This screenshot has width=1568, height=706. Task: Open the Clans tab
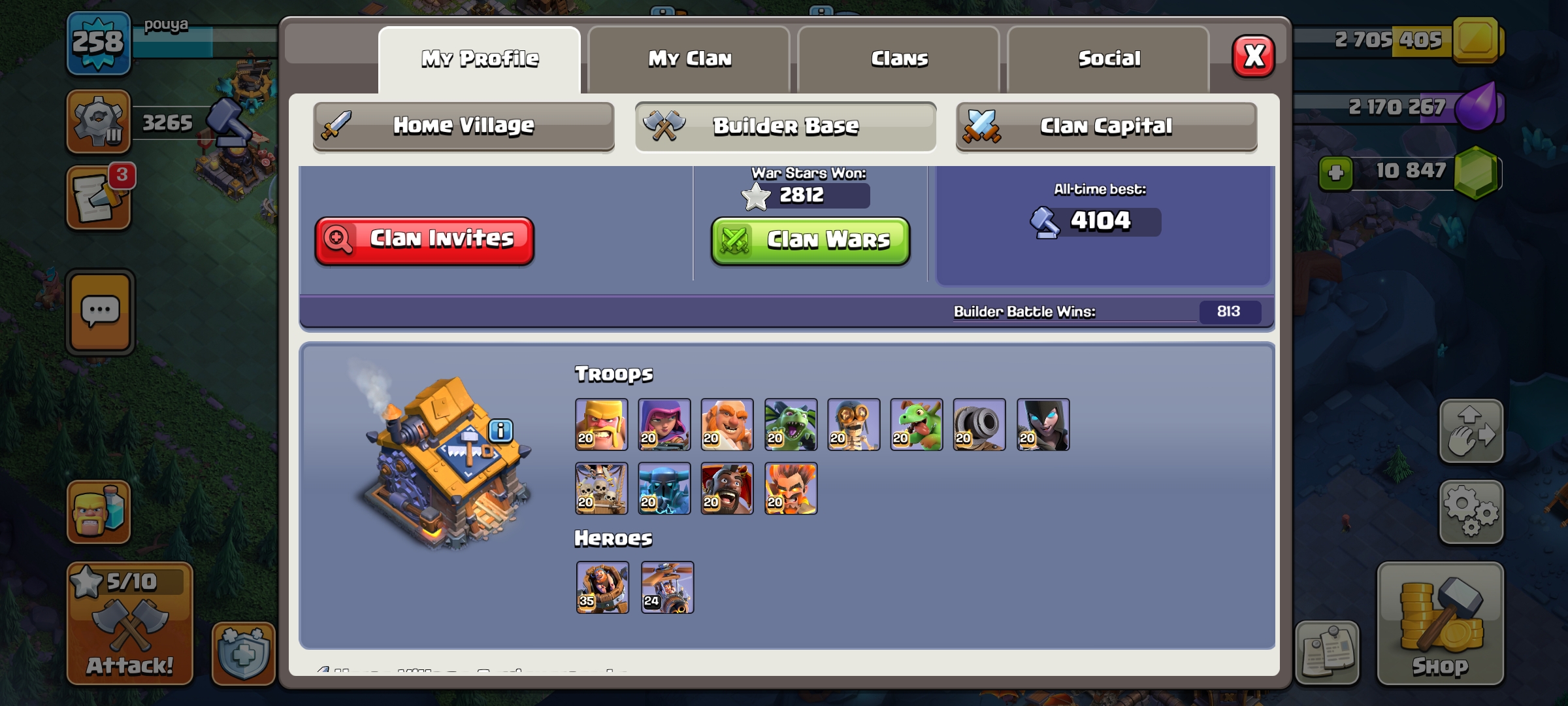tap(899, 59)
